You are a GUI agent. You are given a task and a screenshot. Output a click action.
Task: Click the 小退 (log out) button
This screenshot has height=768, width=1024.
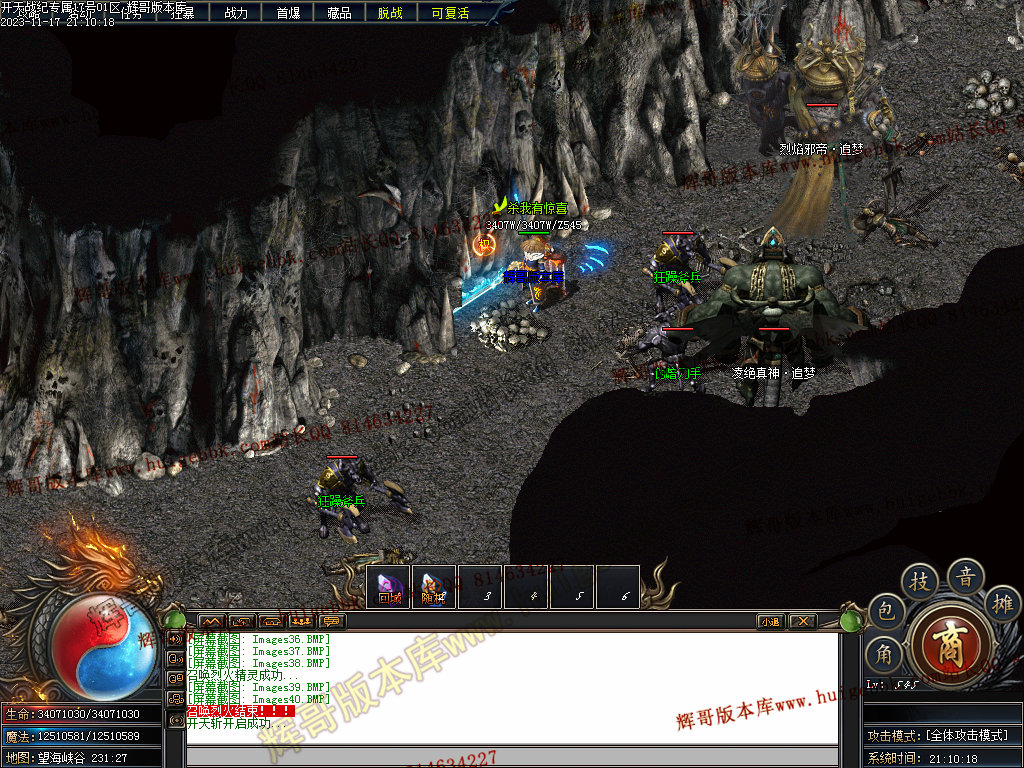pos(769,621)
